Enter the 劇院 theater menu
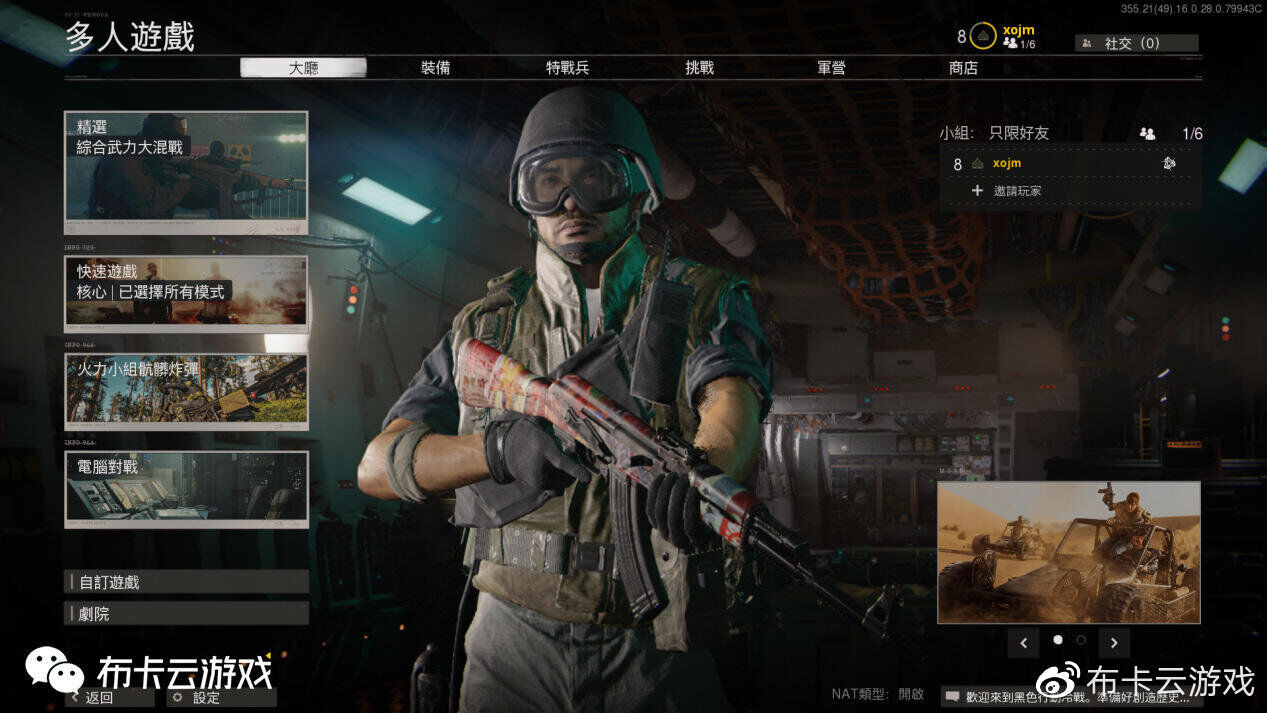 [186, 613]
